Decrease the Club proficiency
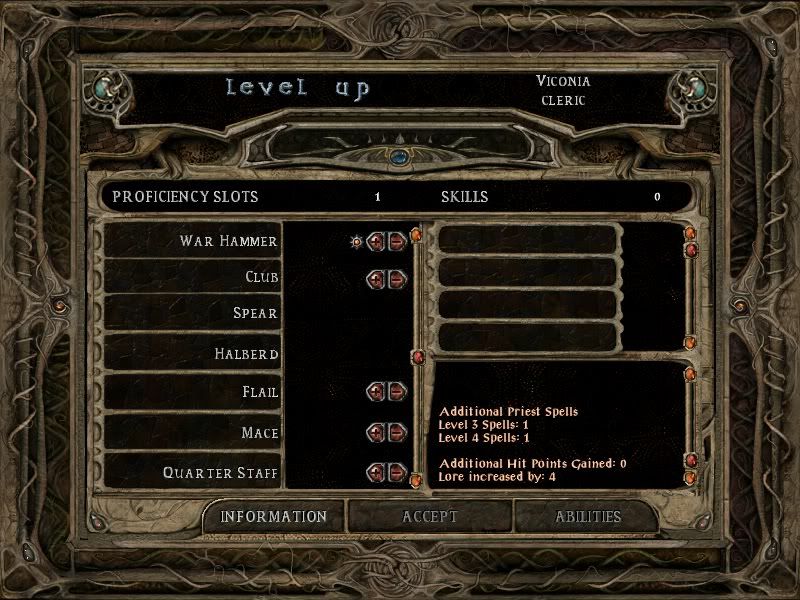 point(397,278)
